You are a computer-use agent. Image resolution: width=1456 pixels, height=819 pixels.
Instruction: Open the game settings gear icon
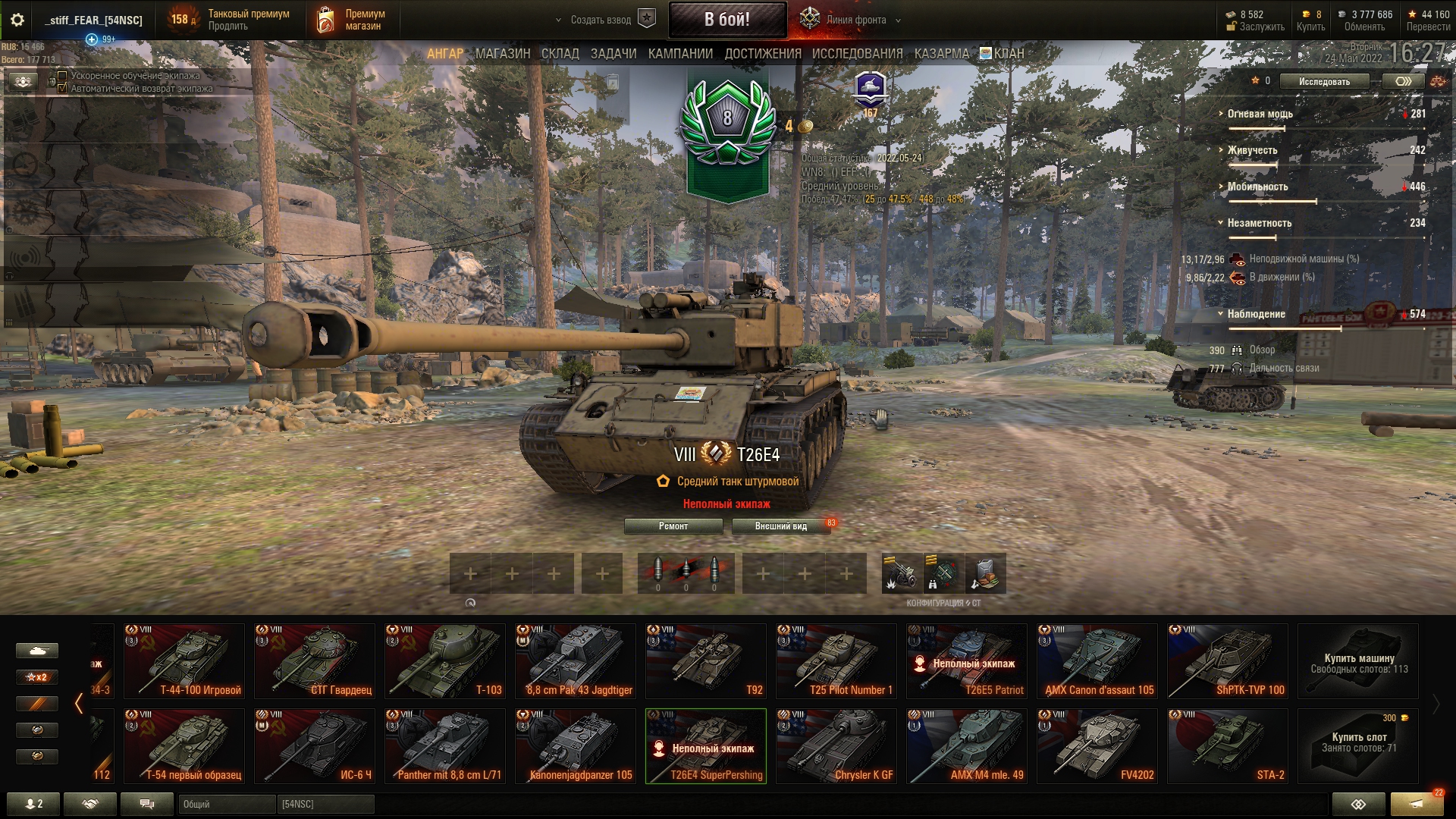click(x=17, y=20)
